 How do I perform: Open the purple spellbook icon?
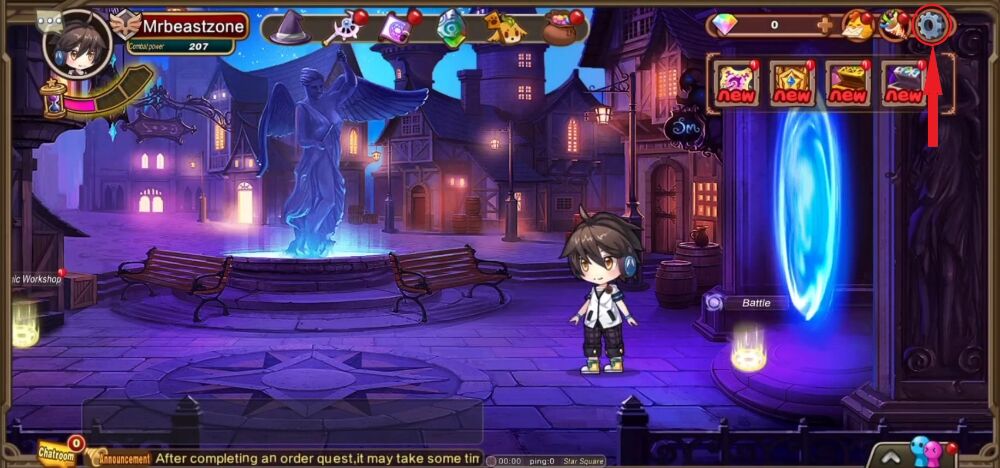point(395,27)
